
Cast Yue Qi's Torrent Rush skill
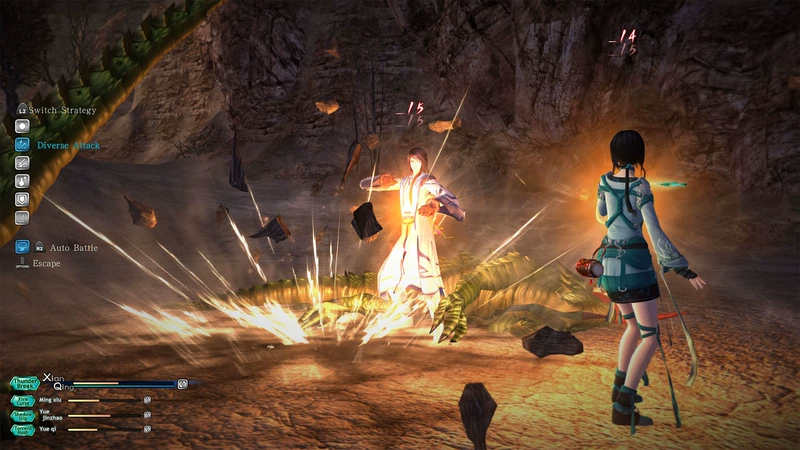(x=24, y=429)
